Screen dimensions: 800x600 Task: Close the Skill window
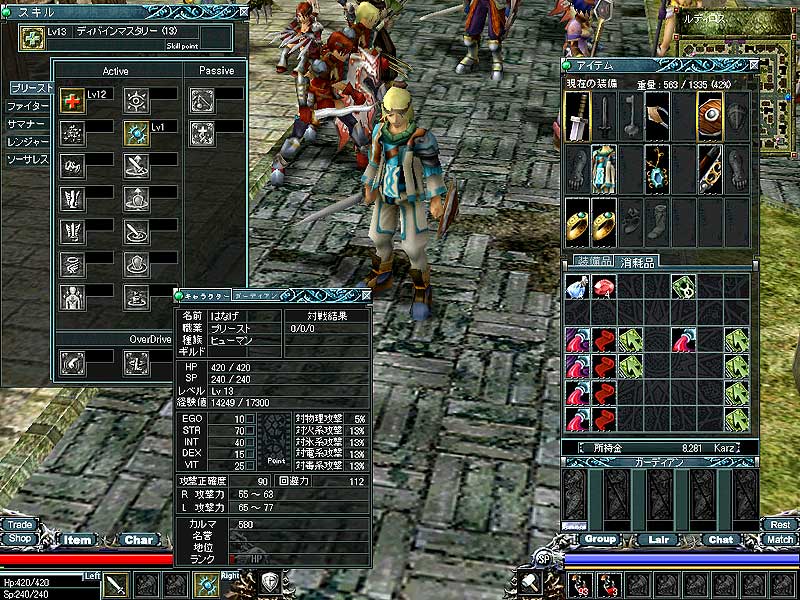click(x=244, y=12)
